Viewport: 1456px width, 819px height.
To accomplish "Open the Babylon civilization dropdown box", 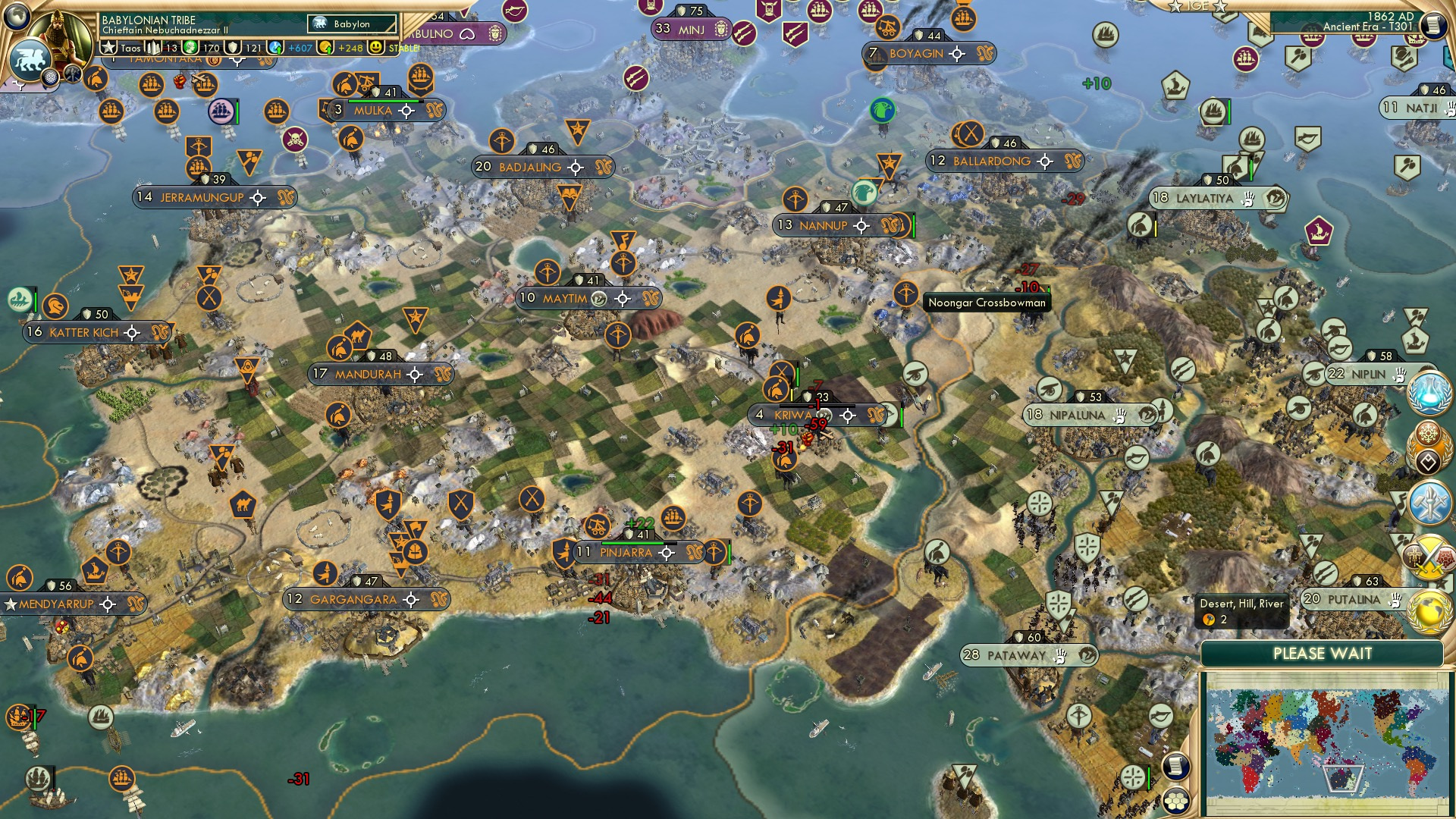I will tap(351, 24).
